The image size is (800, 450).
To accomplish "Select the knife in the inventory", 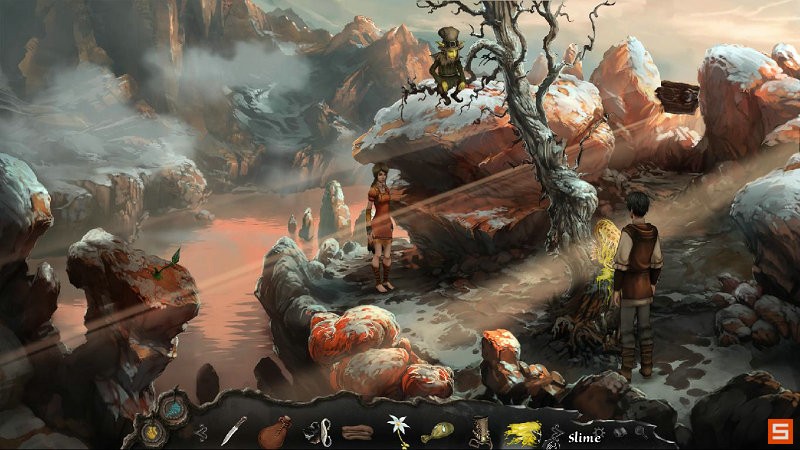I will point(233,430).
